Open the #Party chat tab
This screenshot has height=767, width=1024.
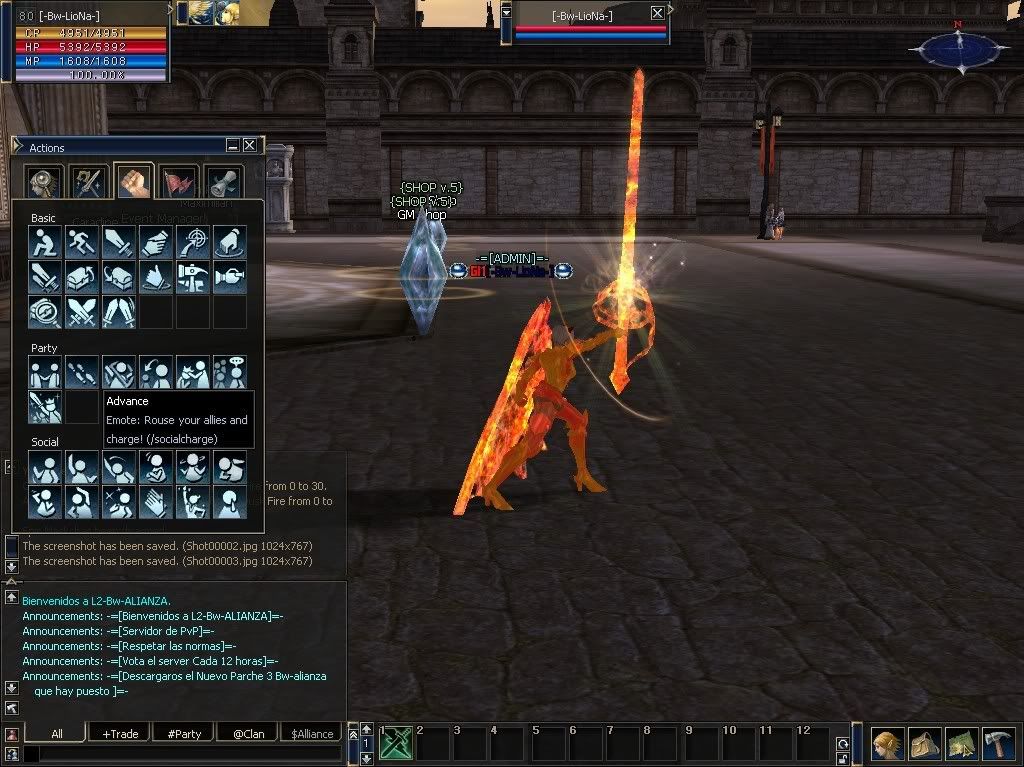point(184,733)
